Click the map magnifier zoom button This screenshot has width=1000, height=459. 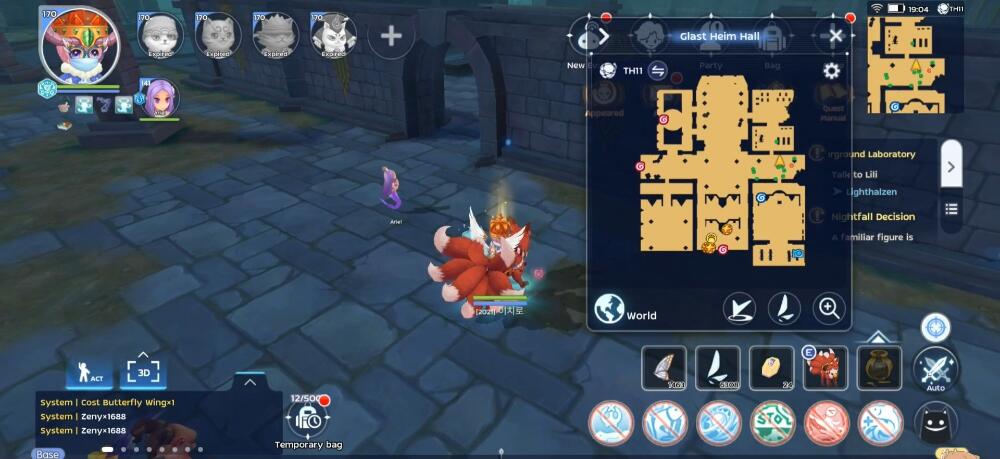[829, 309]
